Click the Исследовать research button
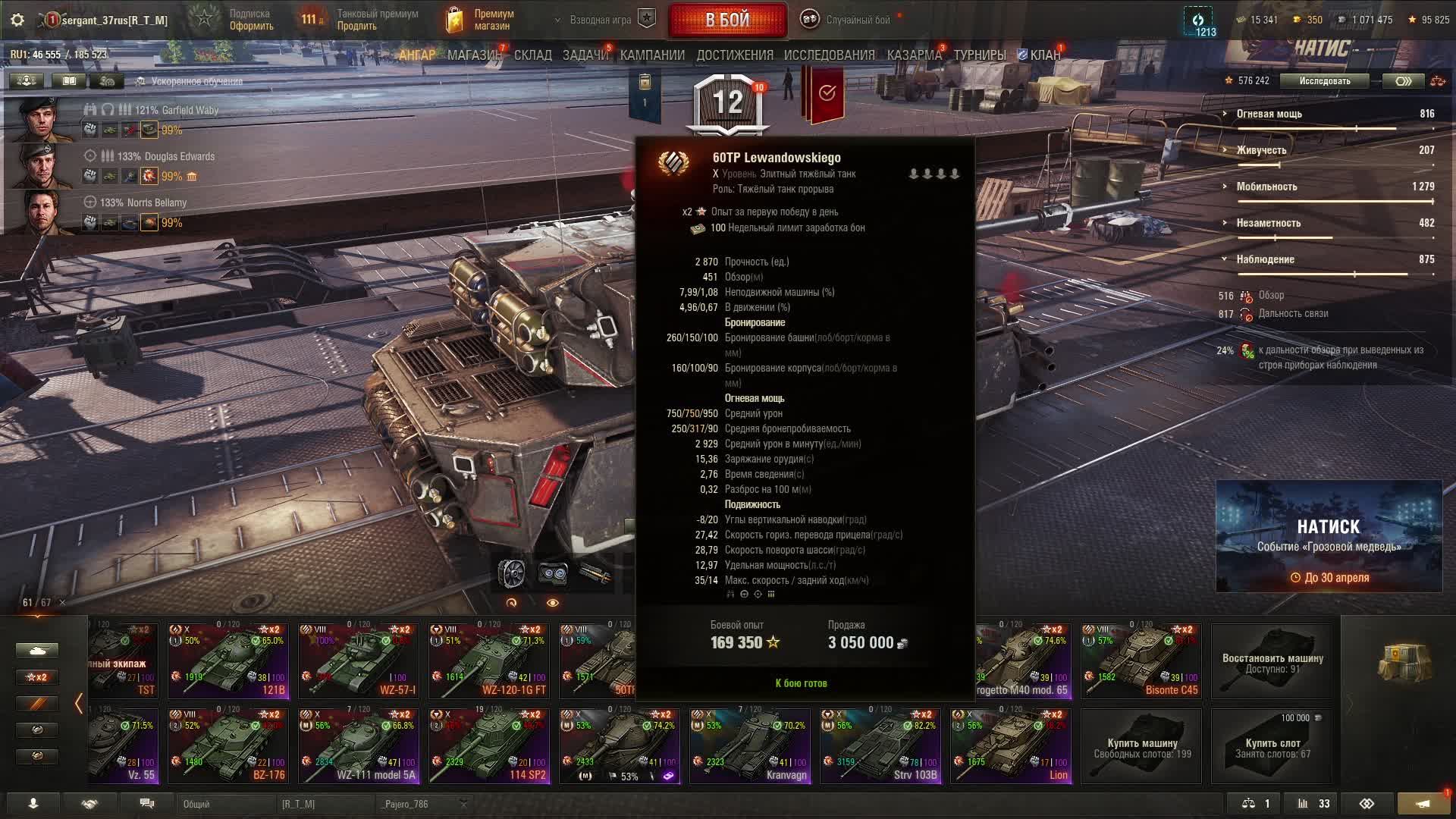Image resolution: width=1456 pixels, height=819 pixels. [x=1324, y=81]
